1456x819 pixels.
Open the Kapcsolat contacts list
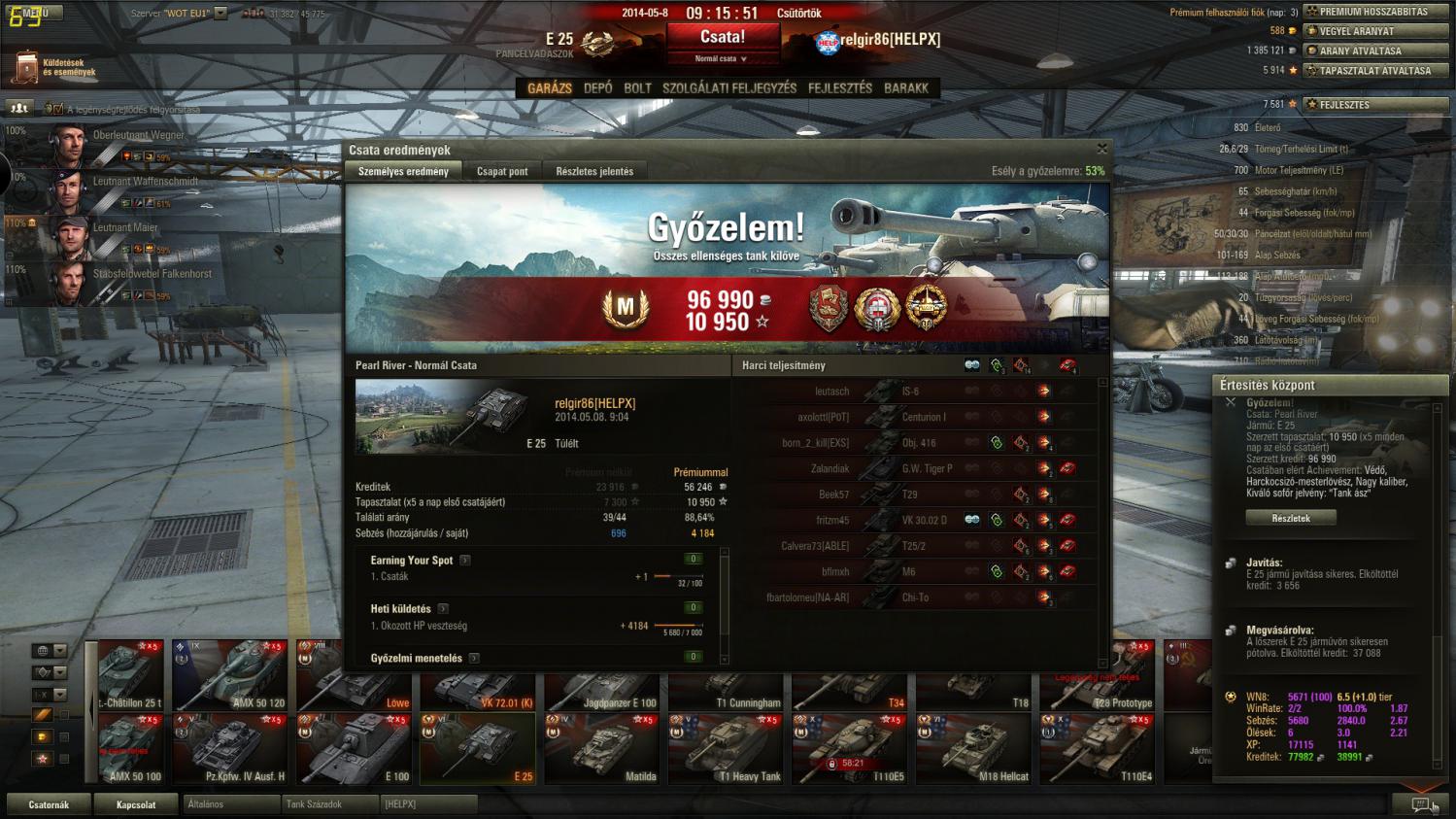click(136, 804)
